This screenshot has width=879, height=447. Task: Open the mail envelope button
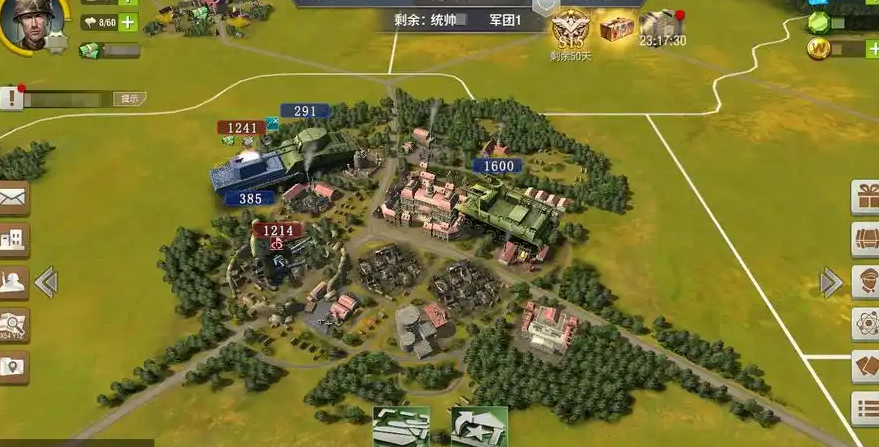click(x=14, y=199)
